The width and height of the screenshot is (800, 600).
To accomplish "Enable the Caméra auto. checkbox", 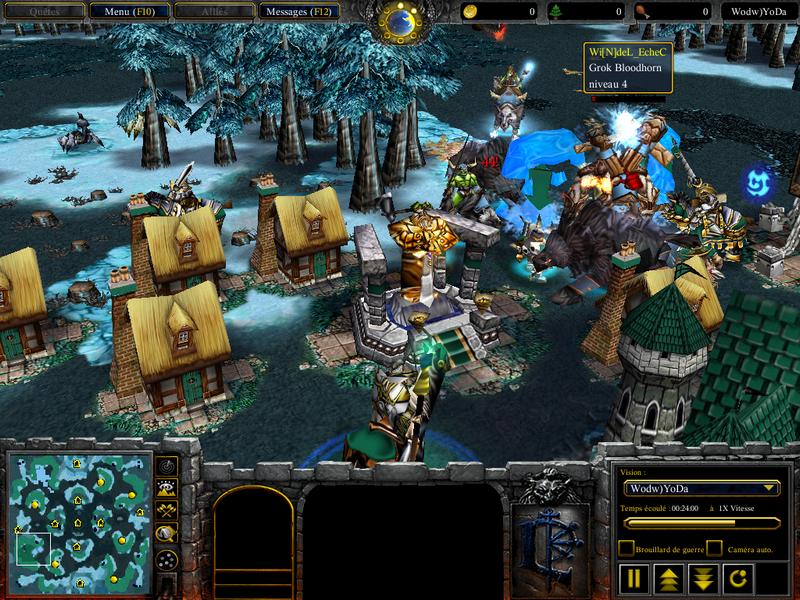I will point(714,548).
